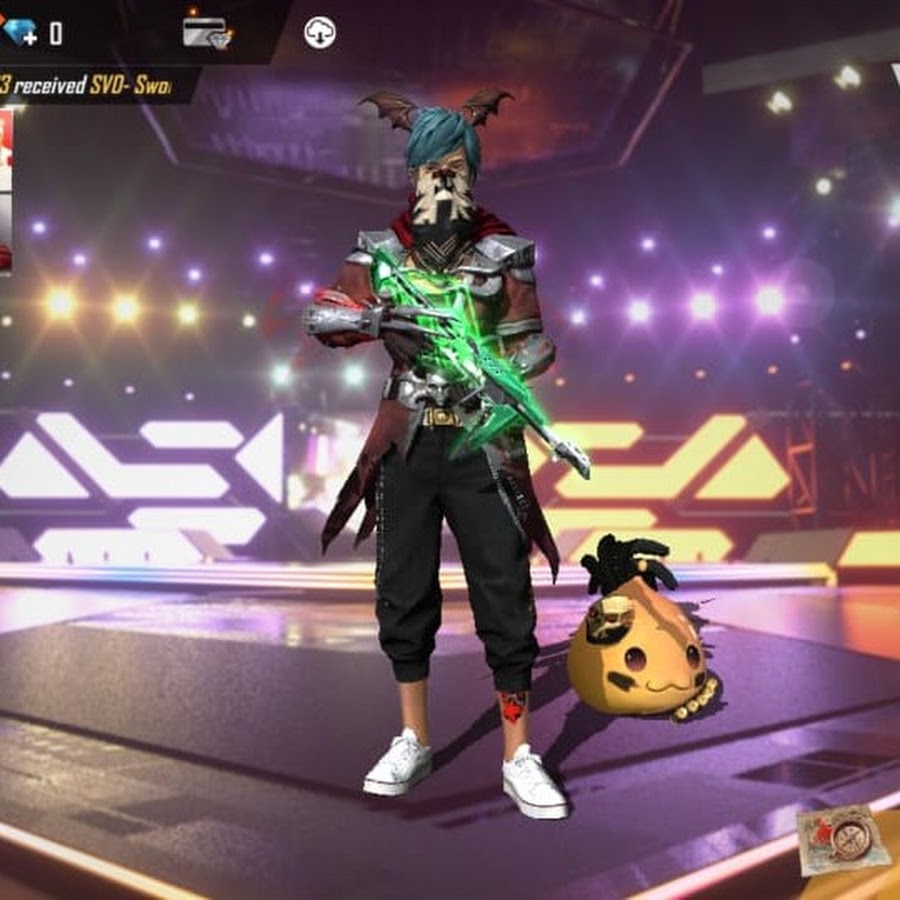Open the membership card icon
The height and width of the screenshot is (900, 900).
coord(207,32)
